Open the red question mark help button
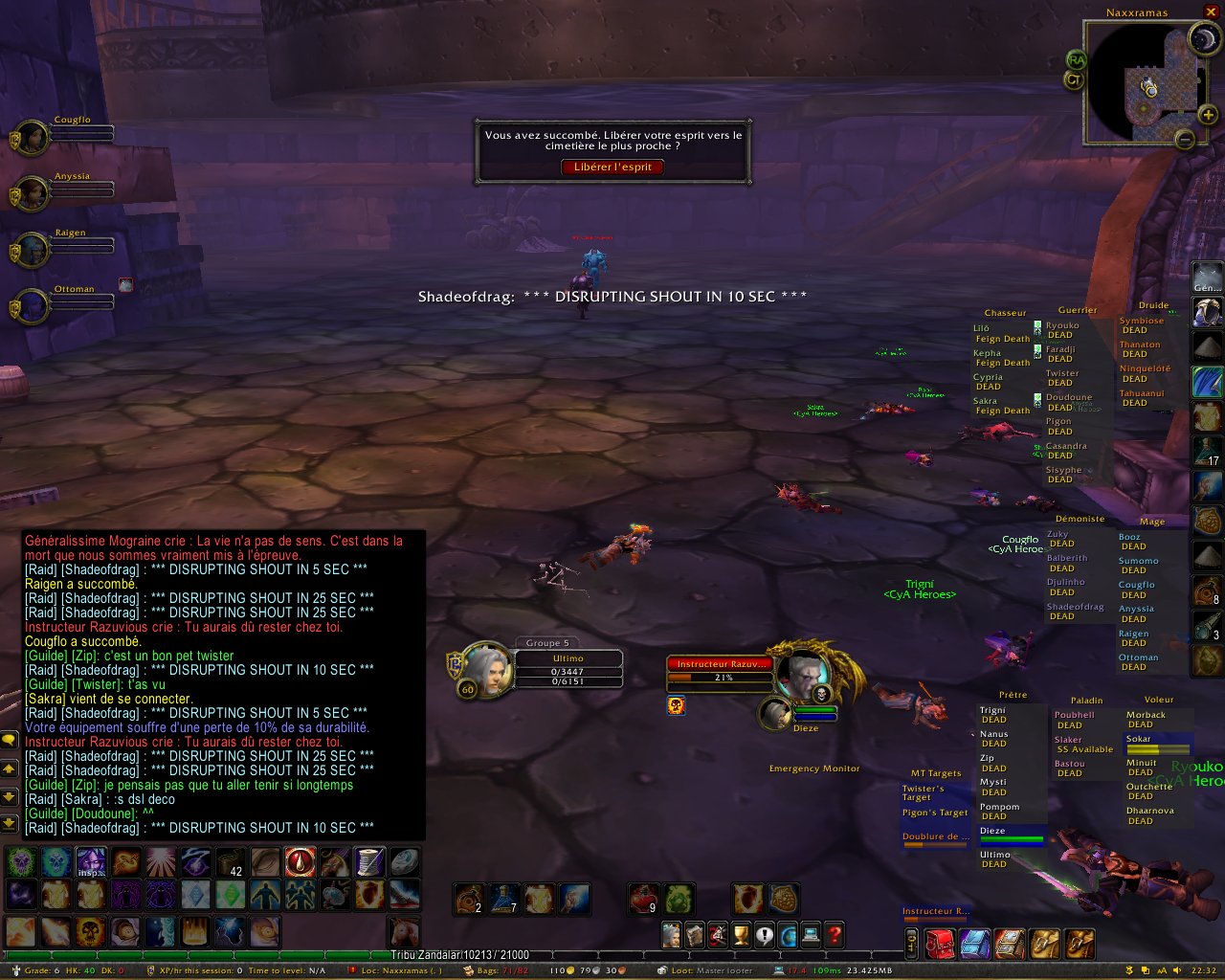 pyautogui.click(x=834, y=934)
